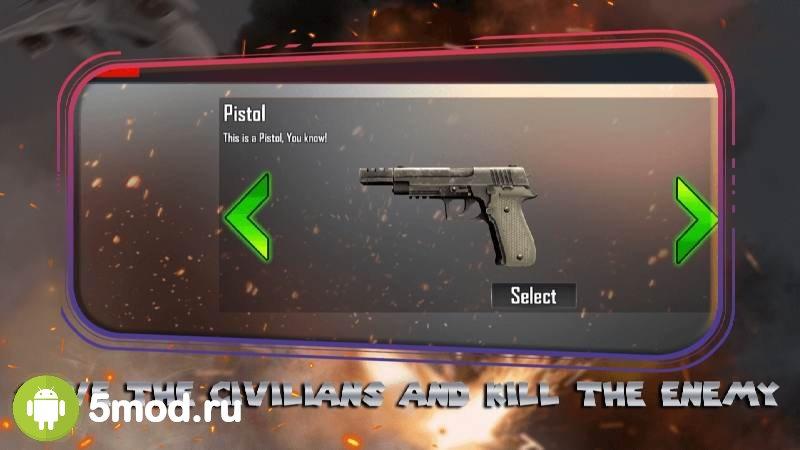Go to the next weapon with right arrow
Screen dimensions: 800x450
[x=695, y=220]
